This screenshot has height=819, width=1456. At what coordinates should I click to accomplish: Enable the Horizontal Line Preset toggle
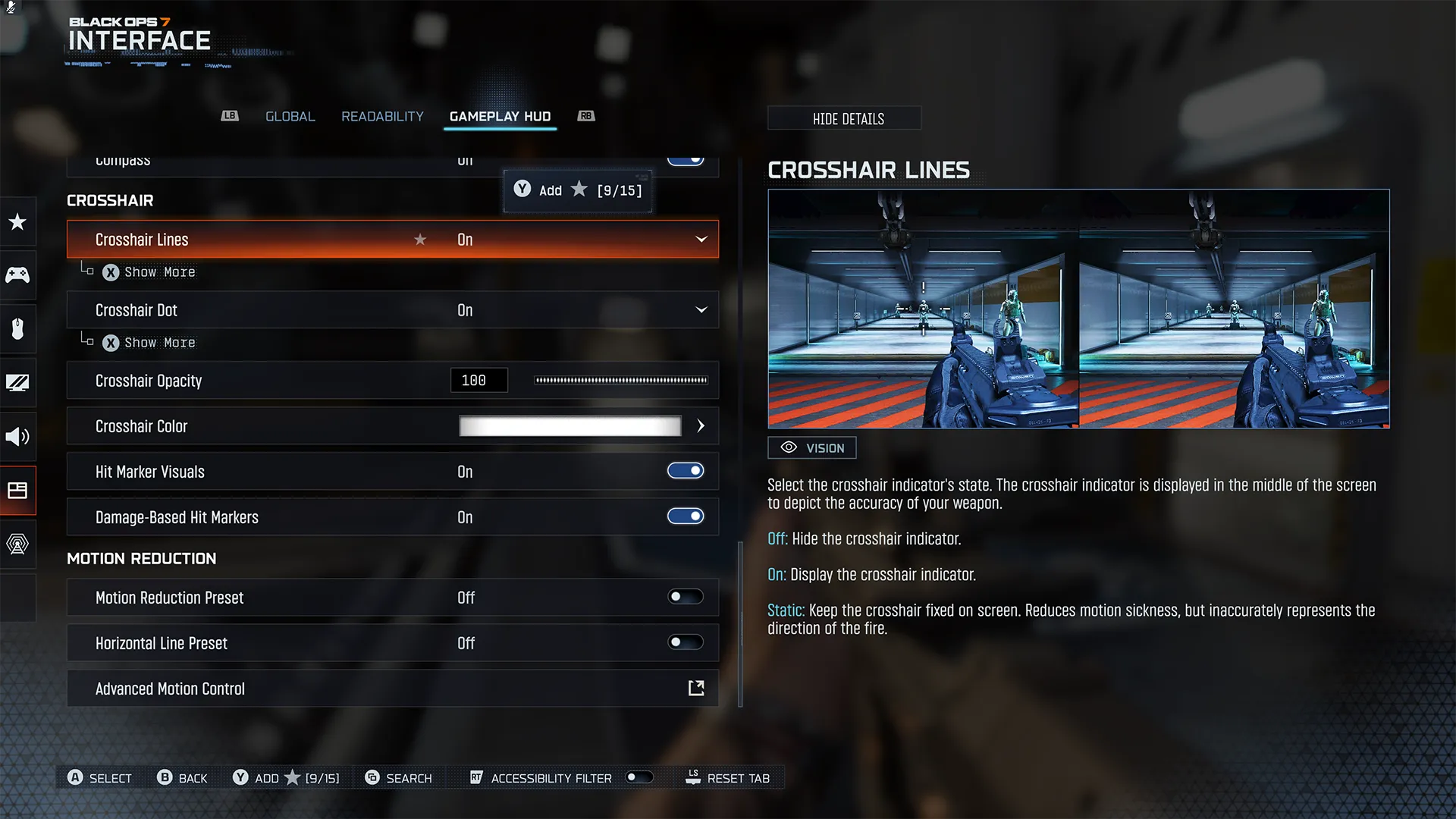685,643
